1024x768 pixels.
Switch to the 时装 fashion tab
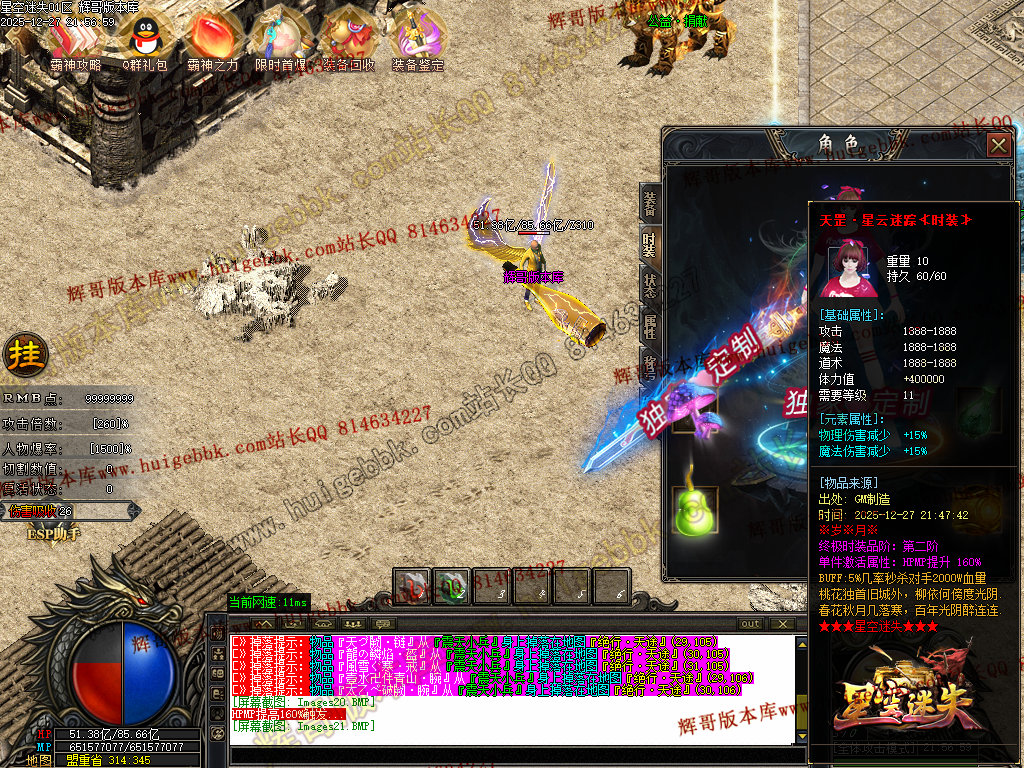(650, 245)
